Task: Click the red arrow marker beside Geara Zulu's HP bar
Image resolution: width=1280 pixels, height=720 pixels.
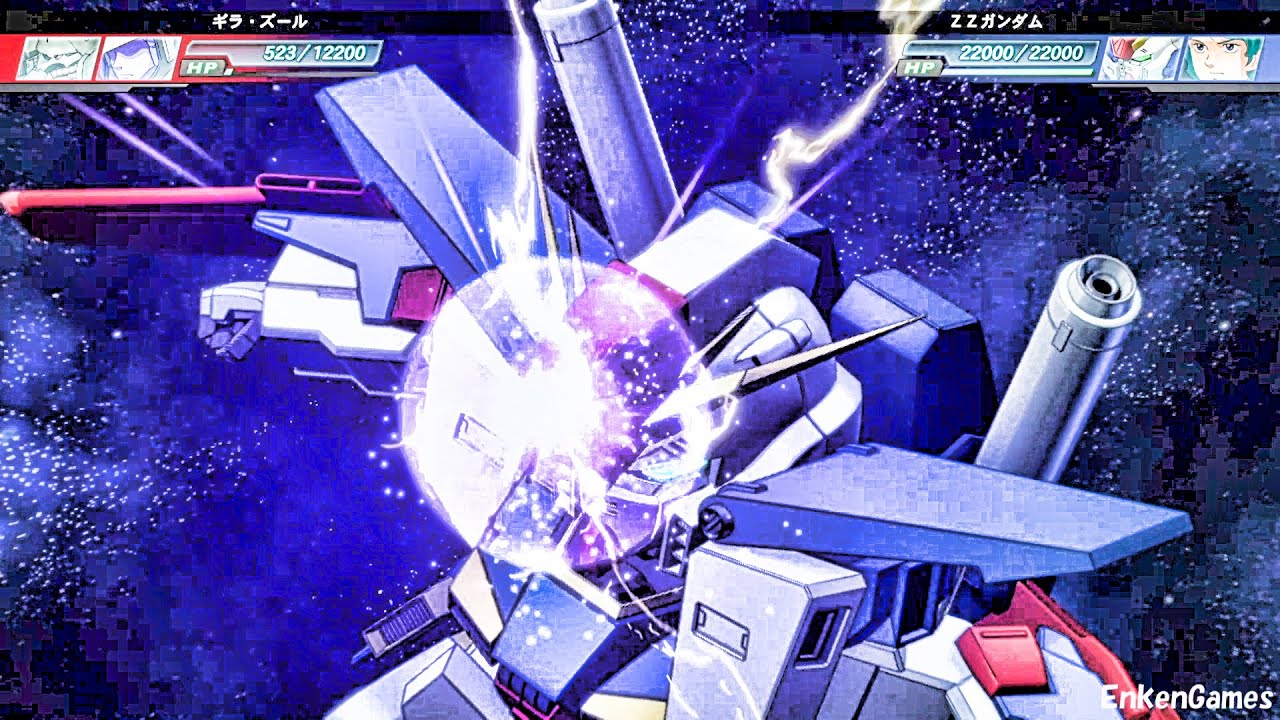Action: click(x=230, y=70)
